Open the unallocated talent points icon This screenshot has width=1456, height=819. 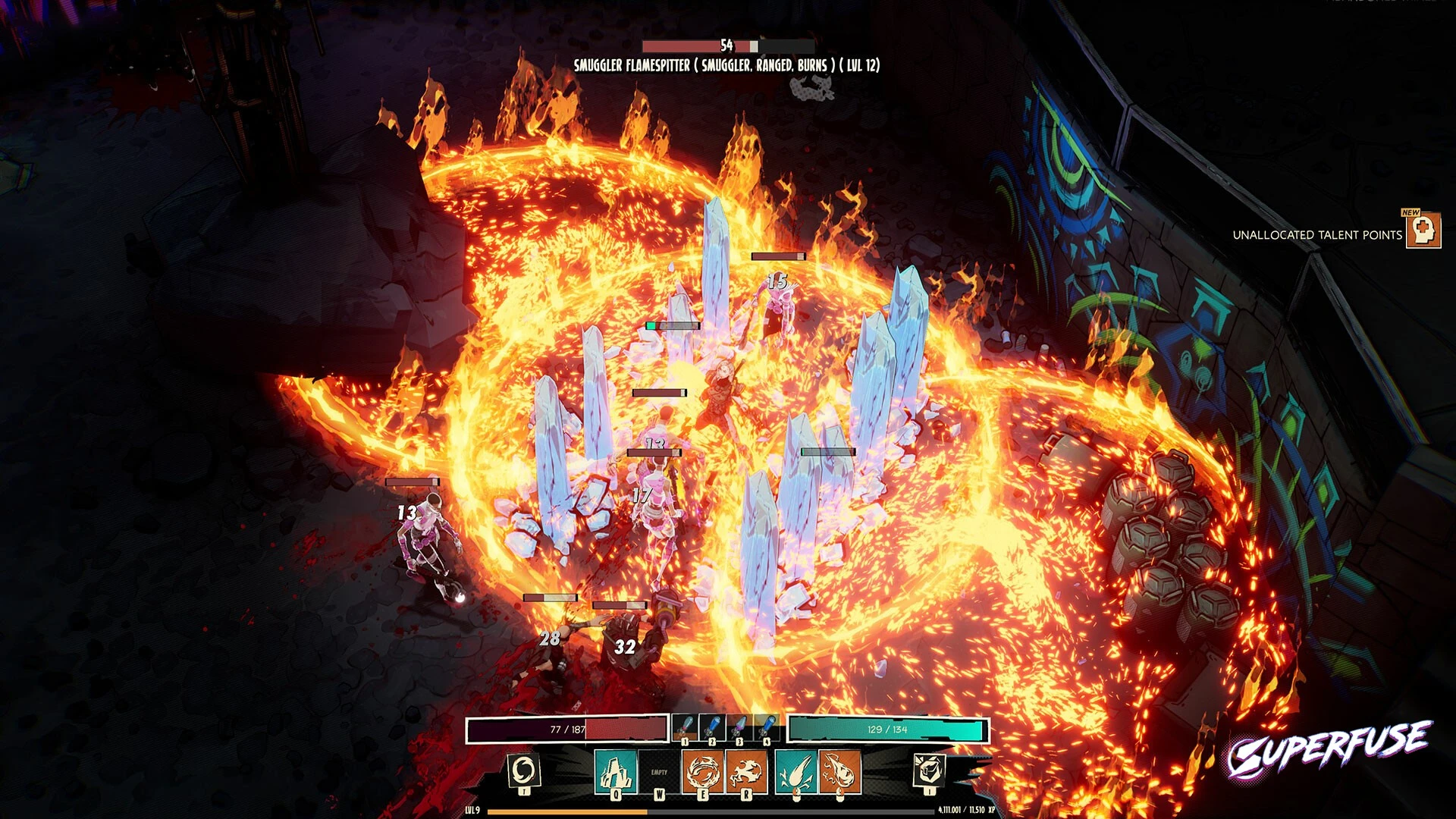click(x=1423, y=231)
